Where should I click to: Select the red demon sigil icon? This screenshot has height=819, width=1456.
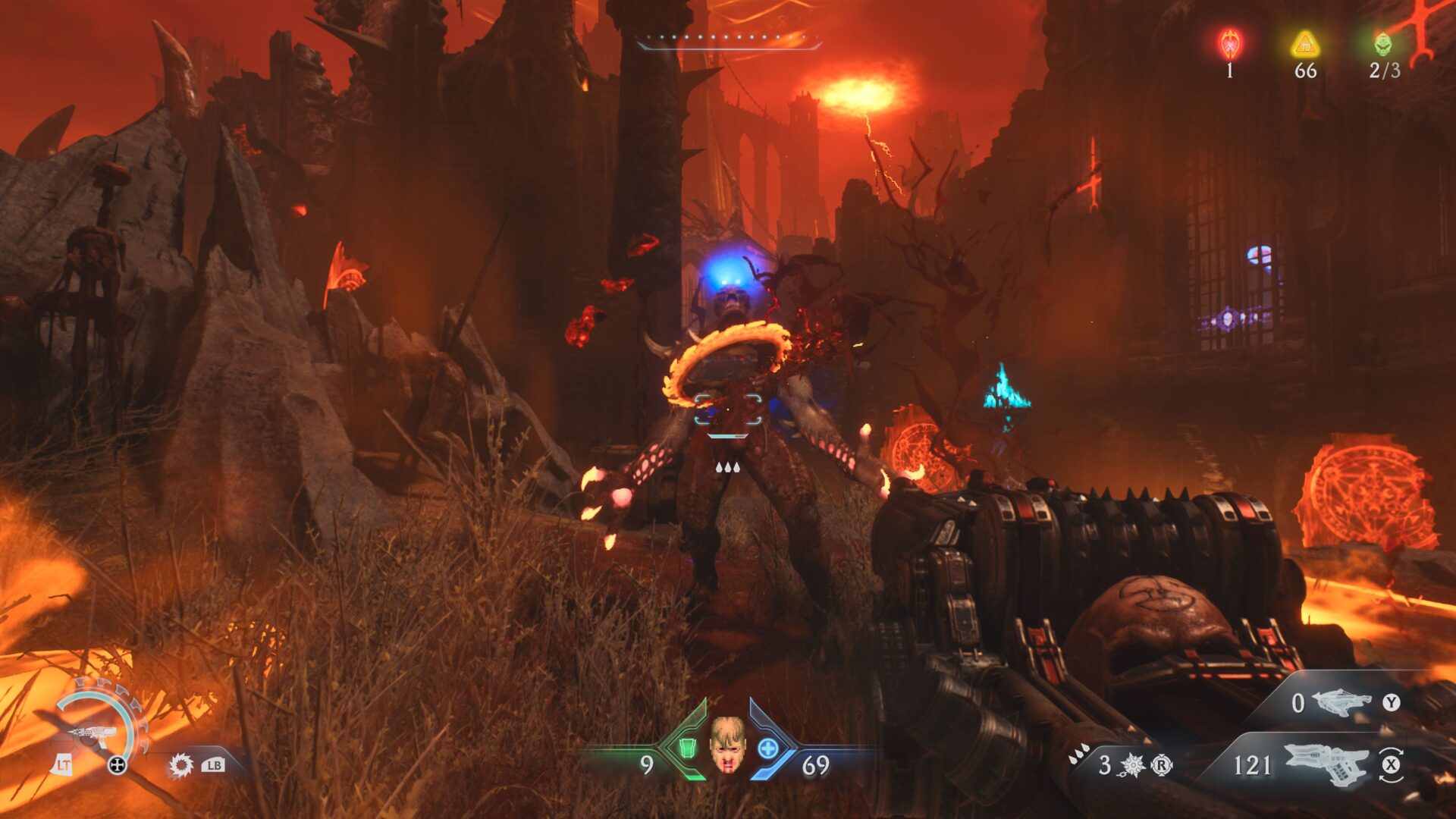pyautogui.click(x=1229, y=44)
